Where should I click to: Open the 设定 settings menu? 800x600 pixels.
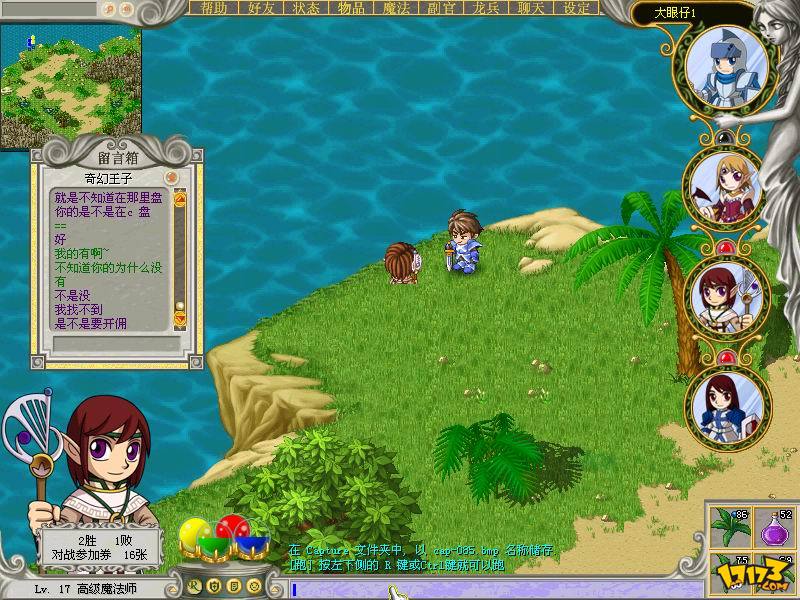[577, 8]
